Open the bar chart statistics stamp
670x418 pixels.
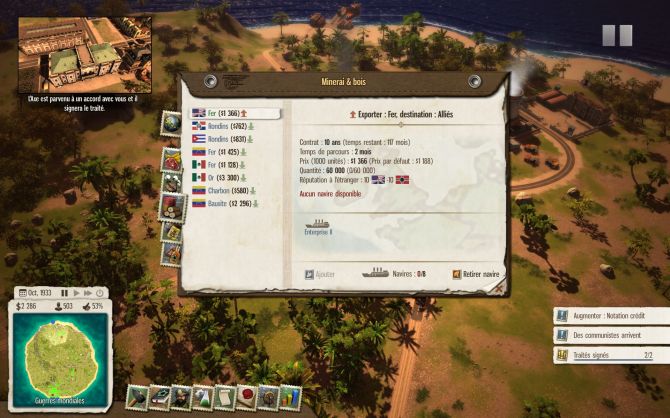[290, 397]
